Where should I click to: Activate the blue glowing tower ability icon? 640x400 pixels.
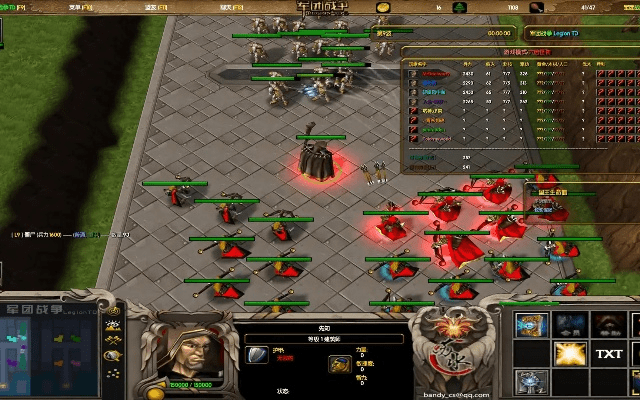pos(532,382)
